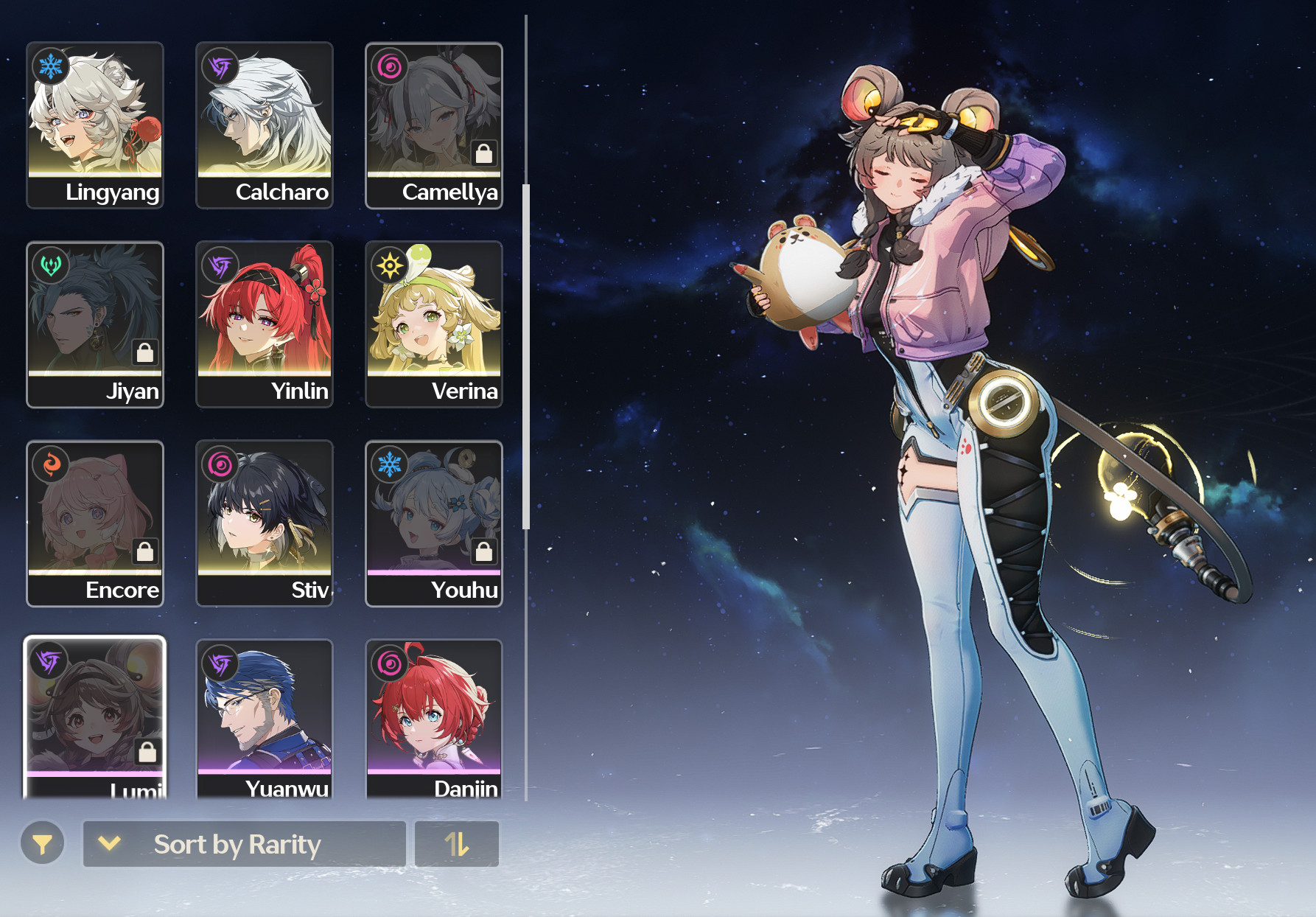Open the filter funnel icon near the bottom
Viewport: 1316px width, 917px height.
point(42,844)
